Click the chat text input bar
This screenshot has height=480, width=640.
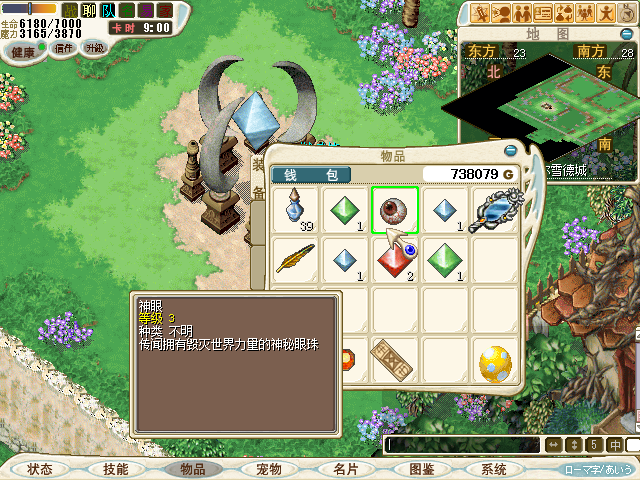(x=460, y=444)
